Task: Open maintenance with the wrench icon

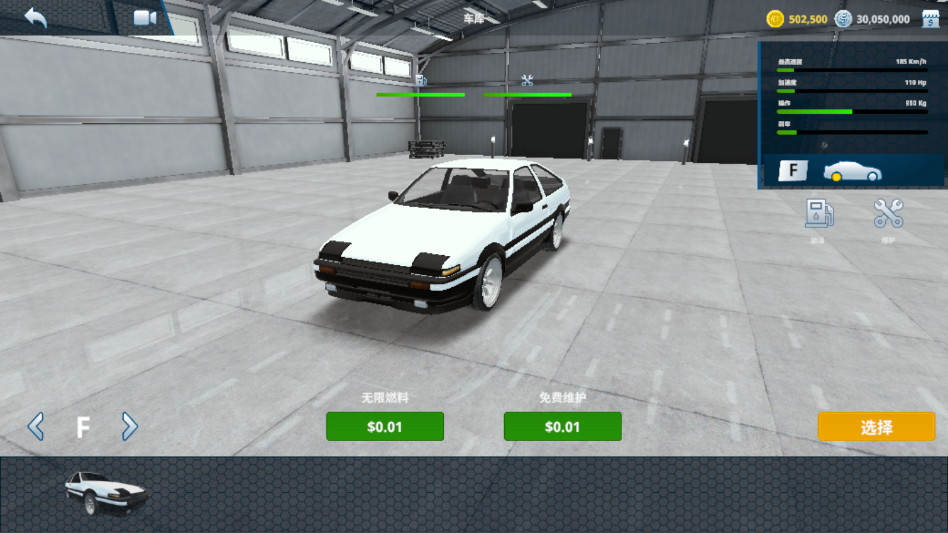Action: pos(888,213)
